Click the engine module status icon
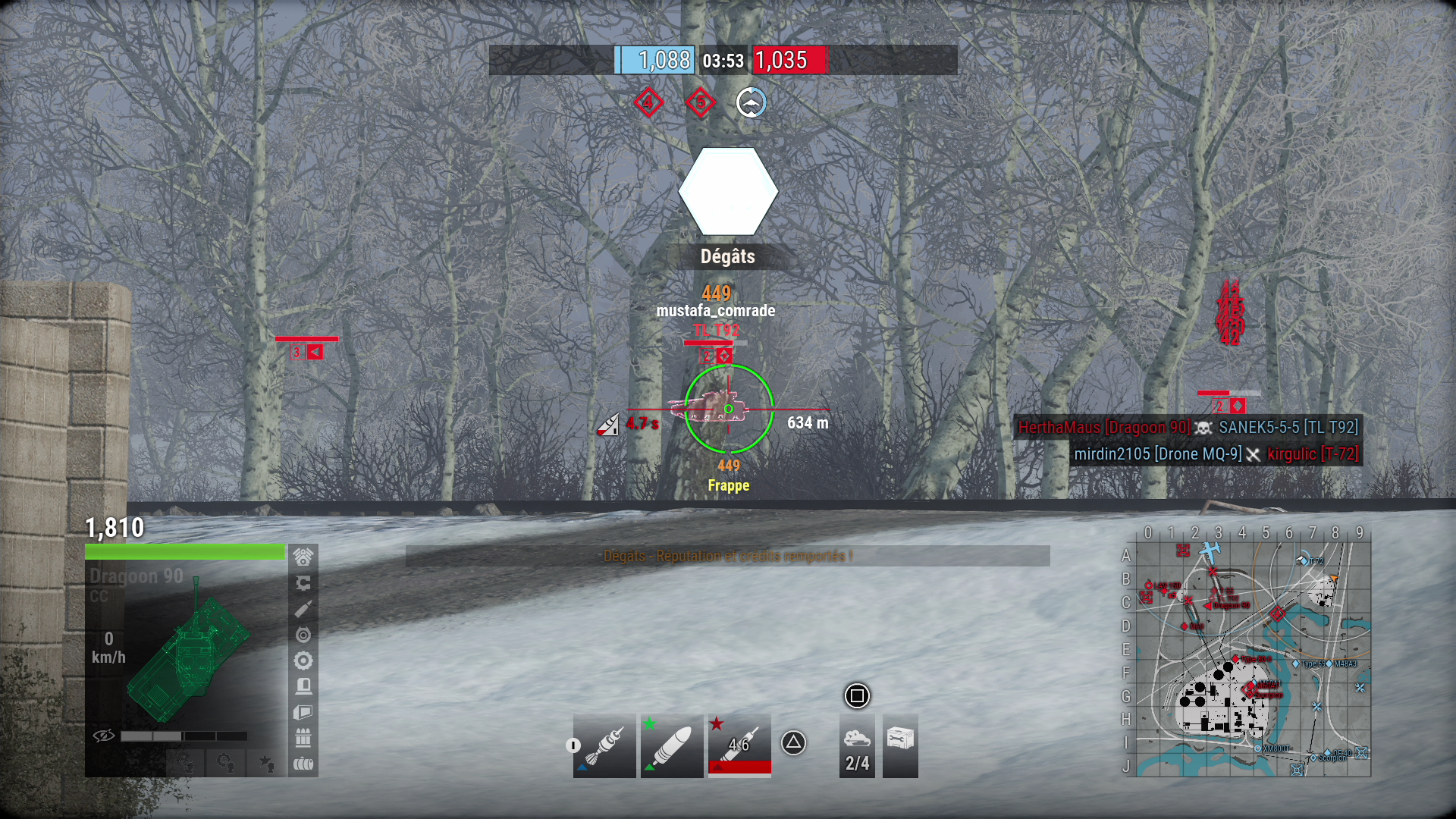The width and height of the screenshot is (1456, 819). [x=303, y=557]
